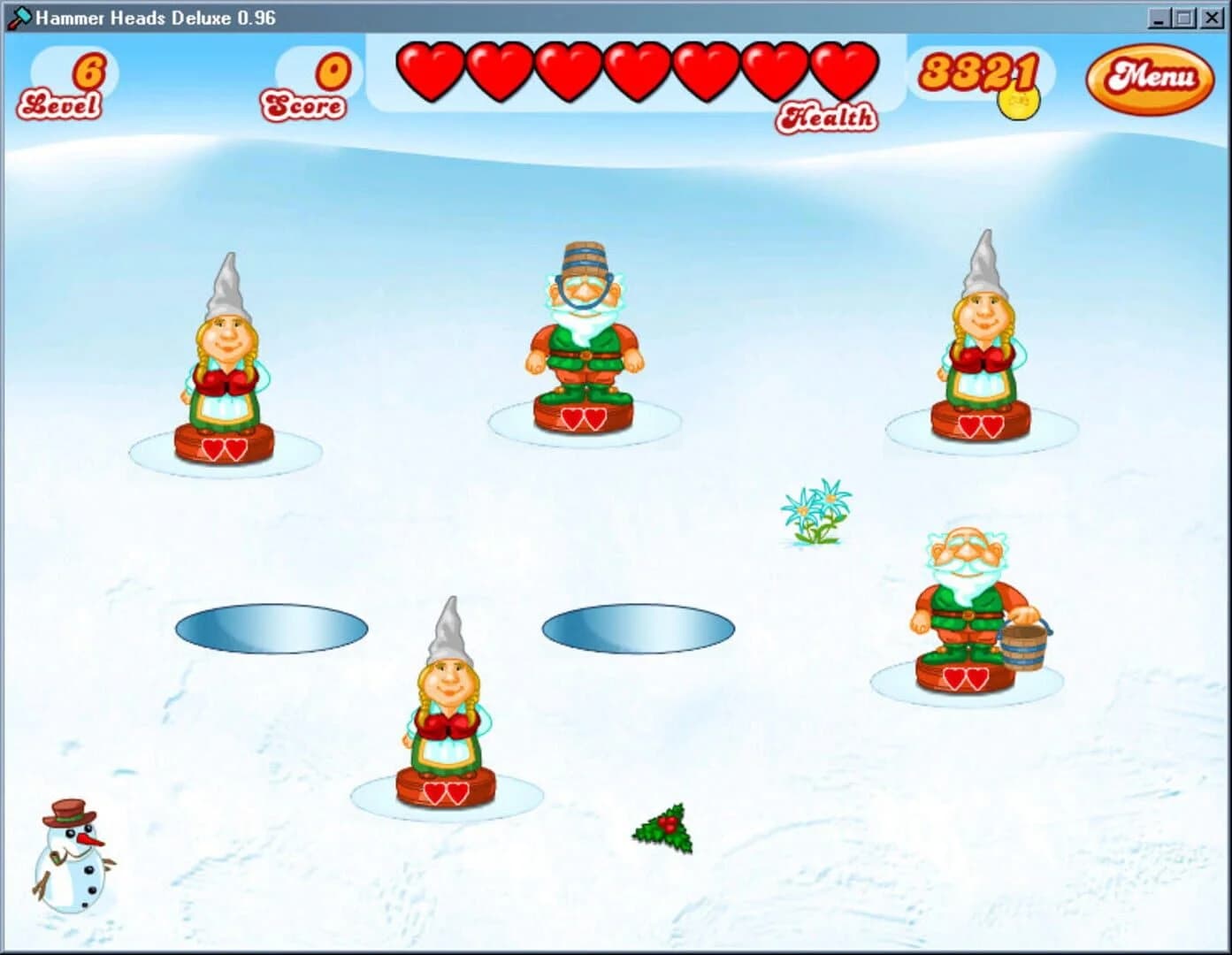1232x955 pixels.
Task: Open the Menu with the orange button
Action: pos(1150,80)
